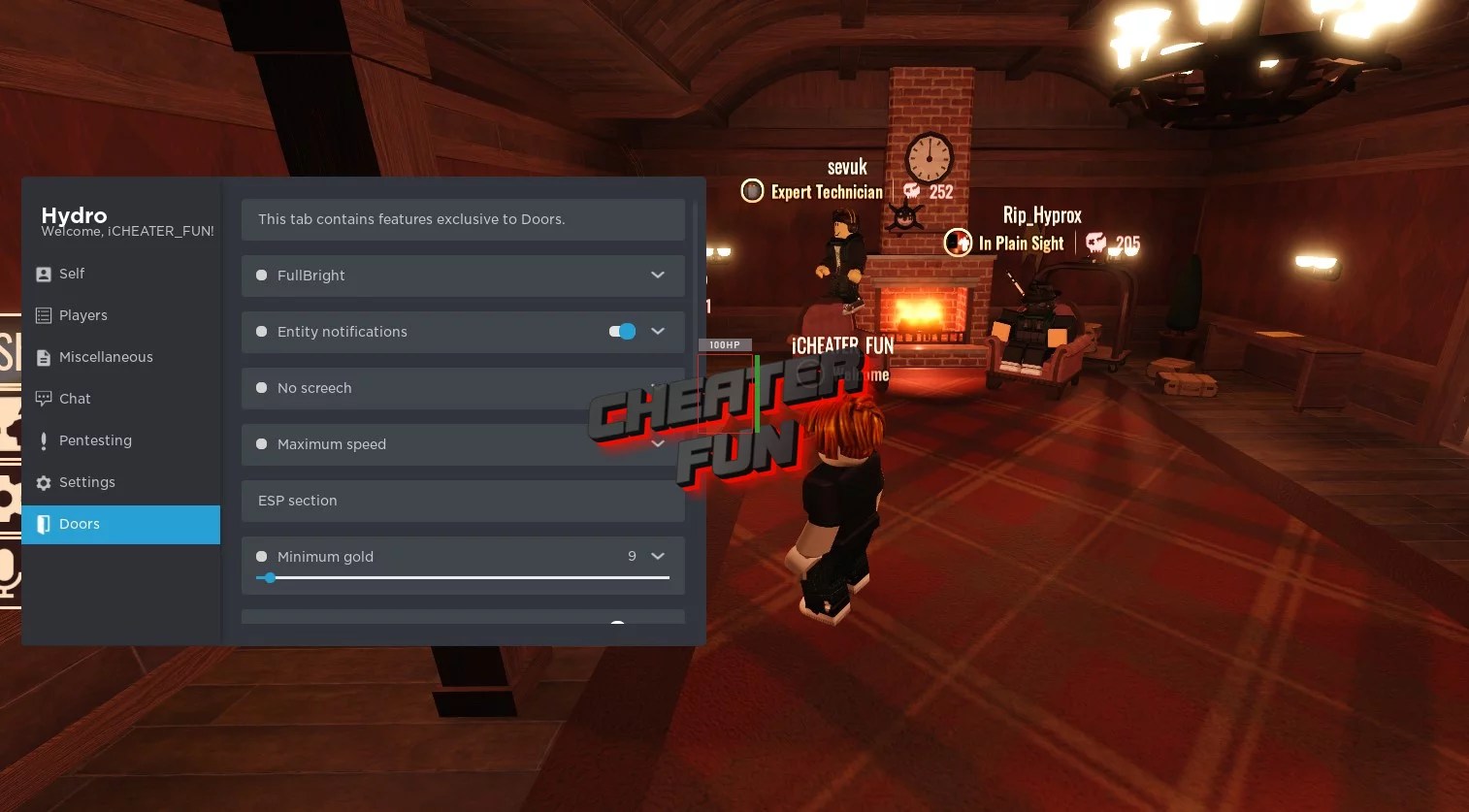
Task: Toggle the No screech status dot
Action: [261, 387]
